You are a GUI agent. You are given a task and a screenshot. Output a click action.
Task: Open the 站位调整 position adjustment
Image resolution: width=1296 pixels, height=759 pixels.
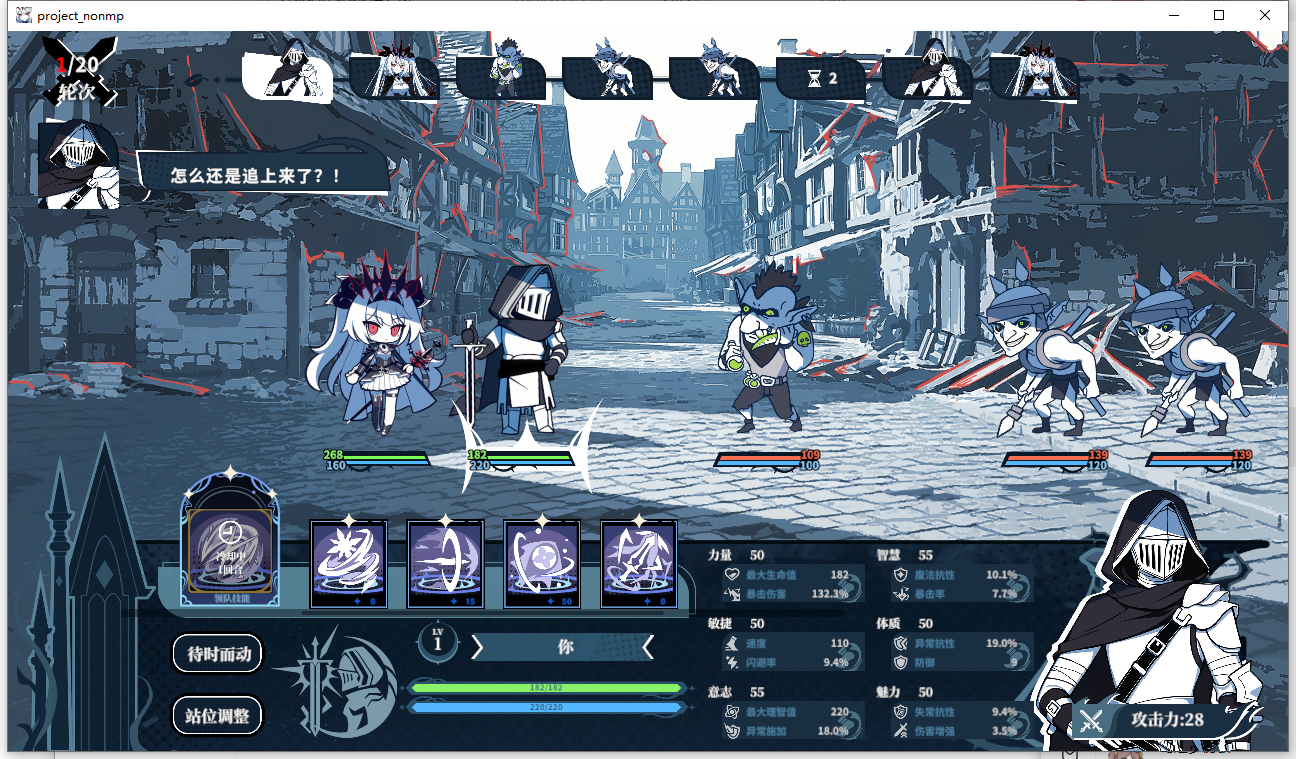[x=218, y=715]
